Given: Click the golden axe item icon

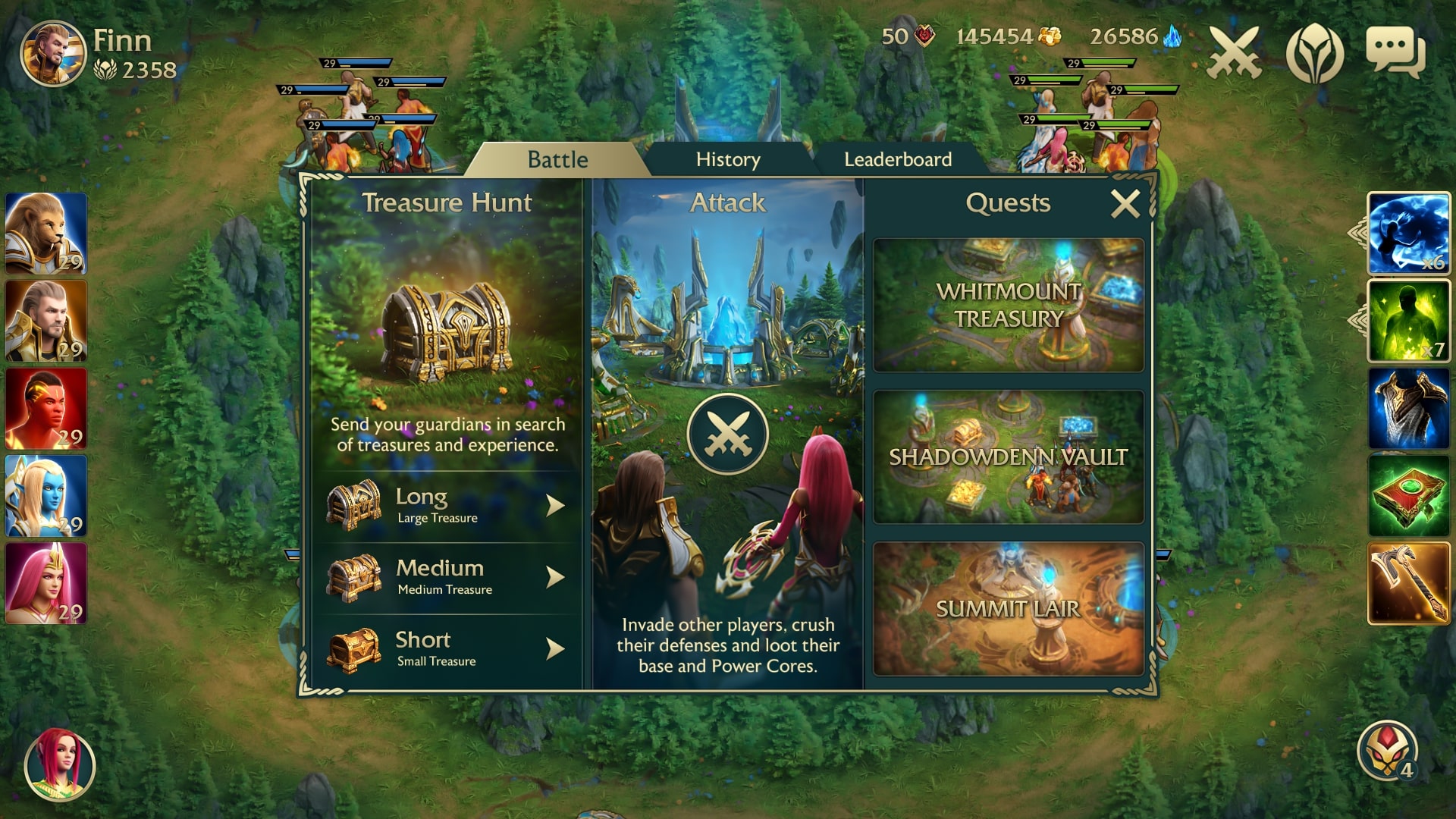Looking at the screenshot, I should coord(1407,580).
